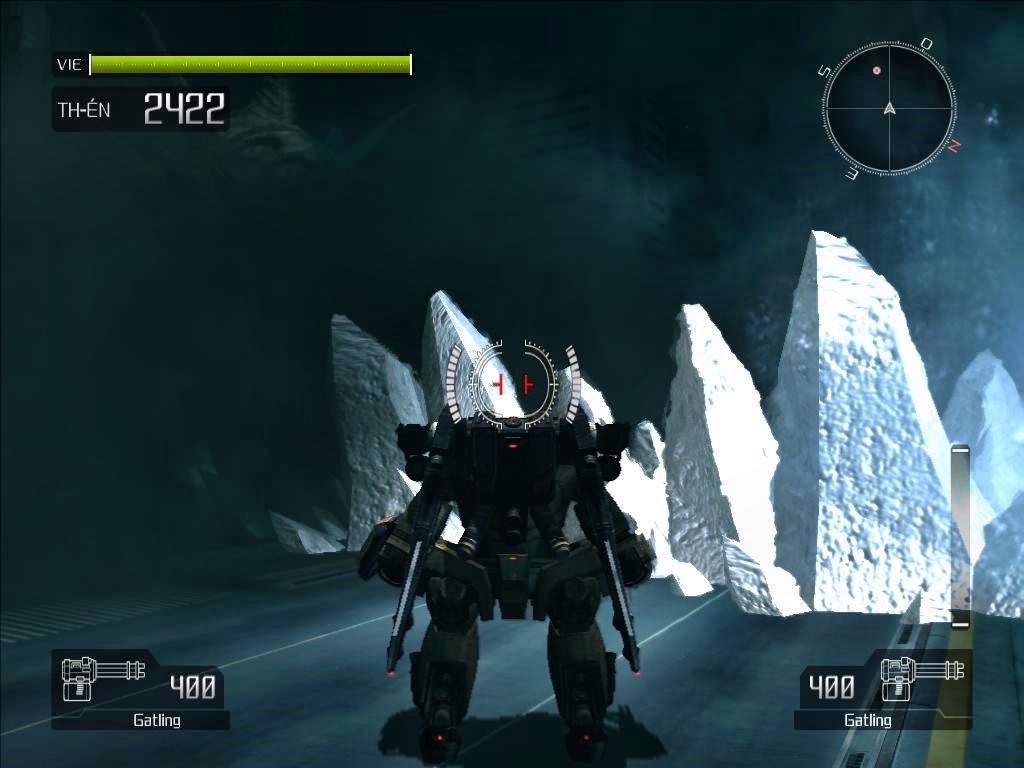Screen dimensions: 1024x768
Task: Select the right-arm Gatling weapon icon
Action: tap(921, 678)
